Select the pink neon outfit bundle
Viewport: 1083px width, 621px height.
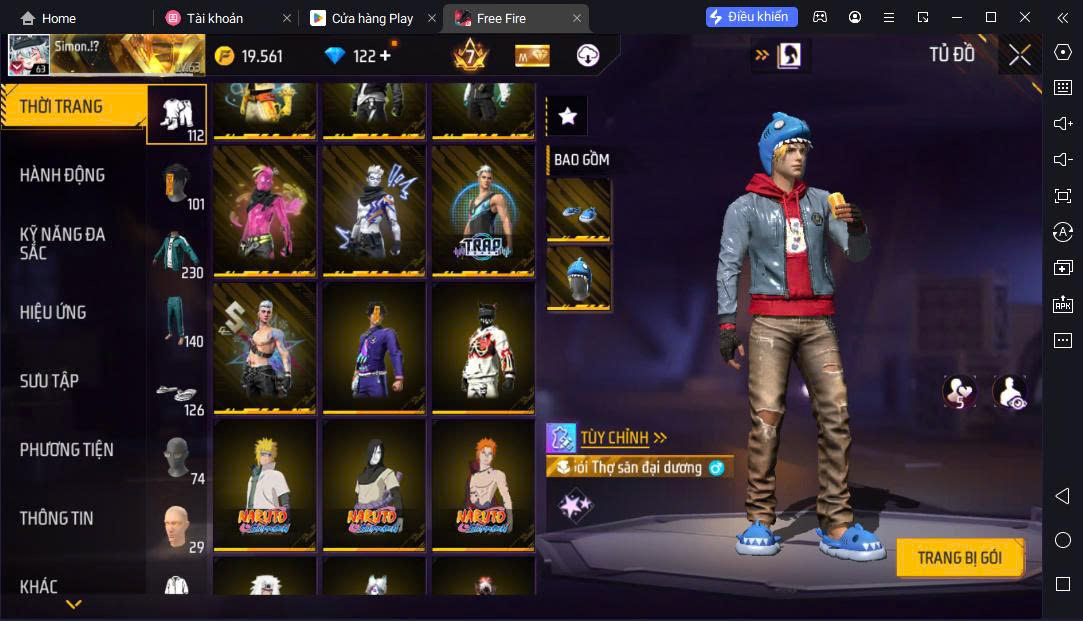265,210
